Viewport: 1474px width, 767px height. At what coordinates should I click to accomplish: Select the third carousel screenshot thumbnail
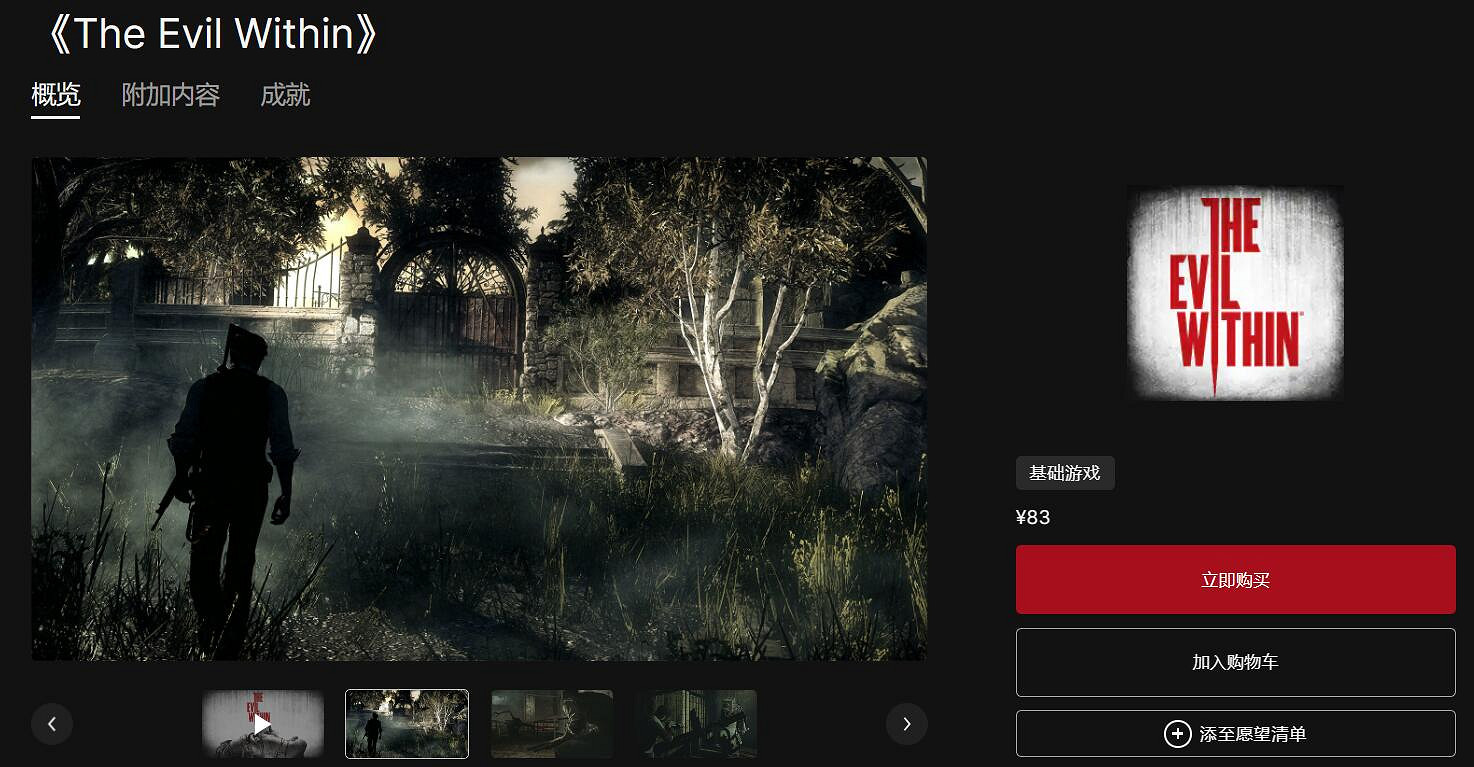click(x=551, y=723)
